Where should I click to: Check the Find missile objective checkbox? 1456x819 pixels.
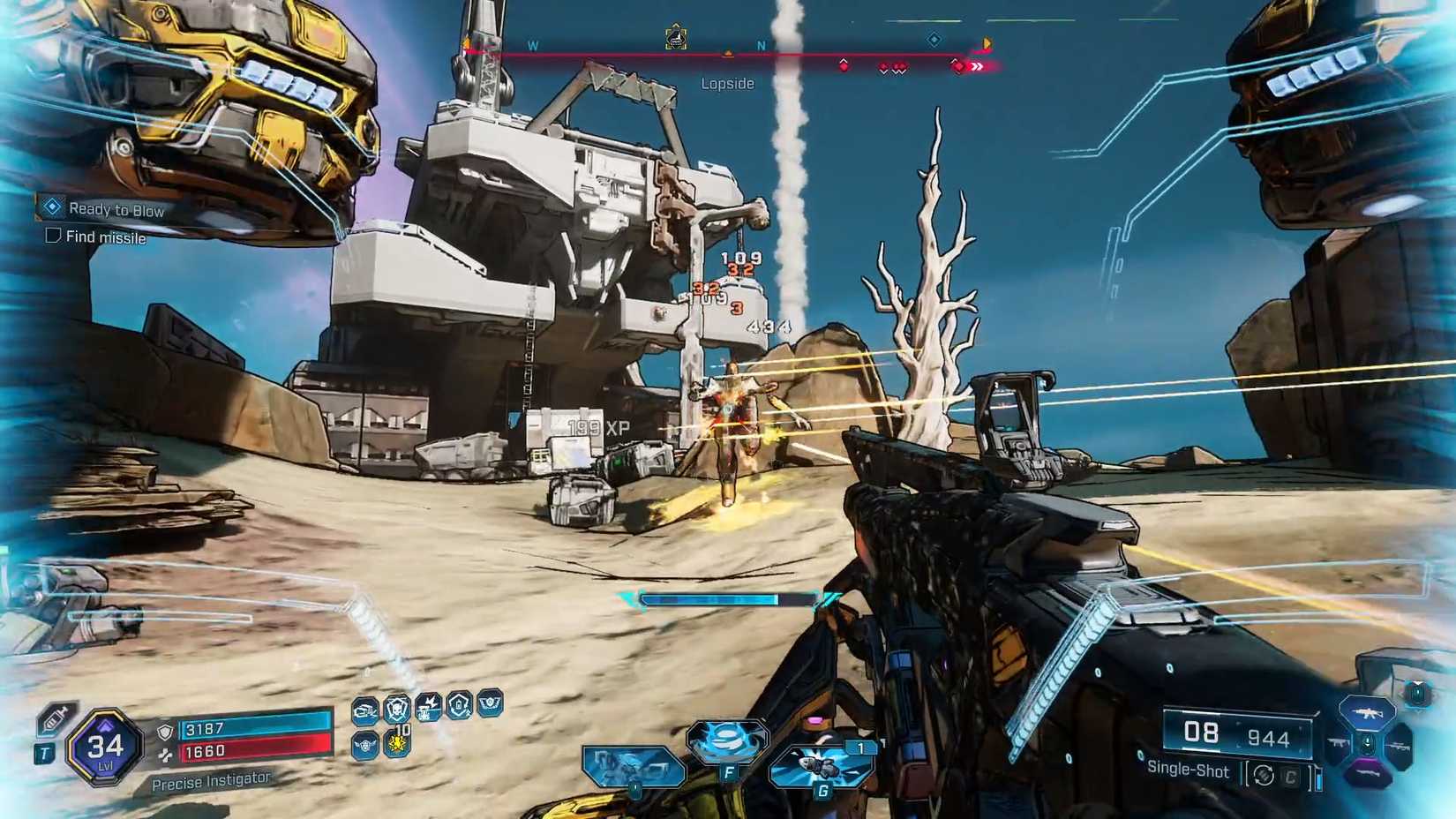[51, 237]
